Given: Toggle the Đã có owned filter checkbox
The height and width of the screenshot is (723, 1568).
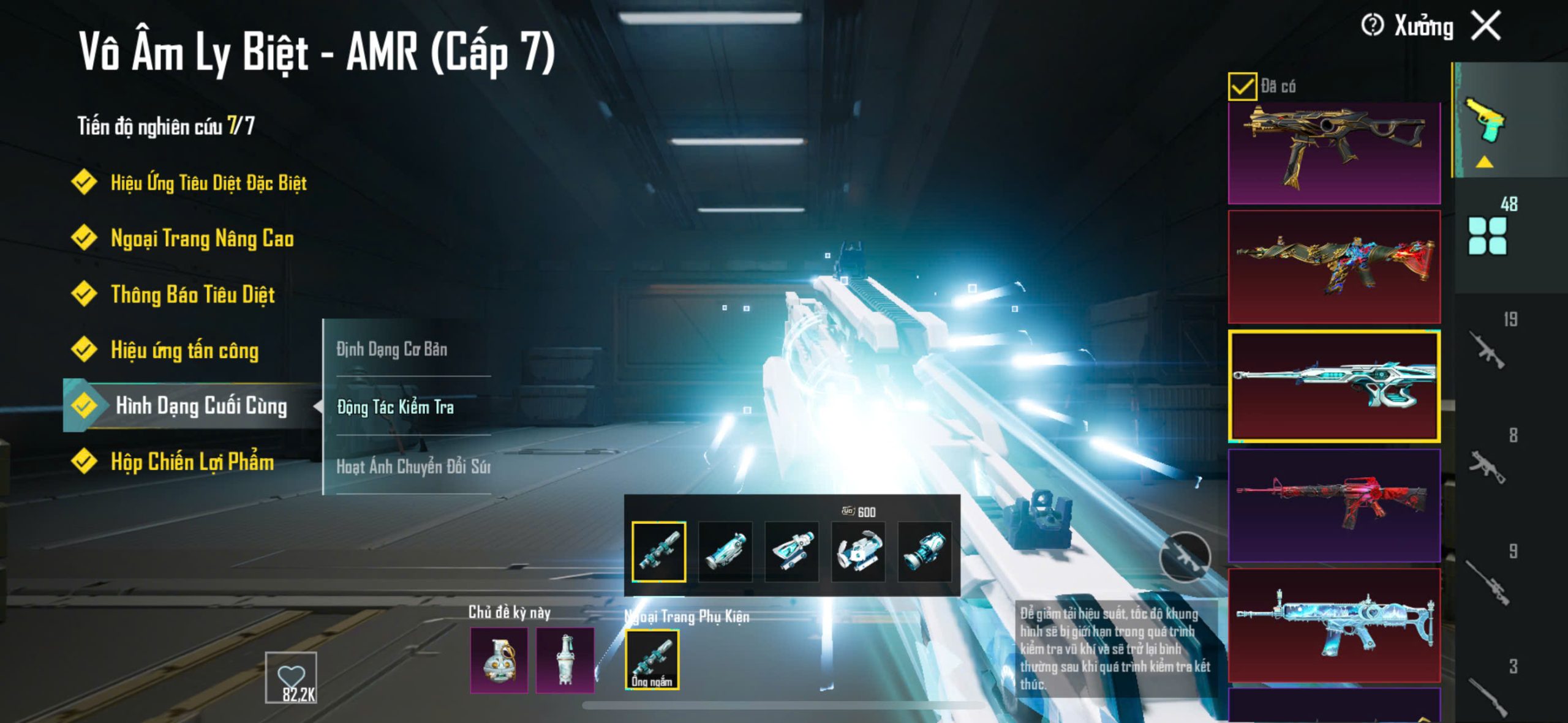Looking at the screenshot, I should (1242, 86).
